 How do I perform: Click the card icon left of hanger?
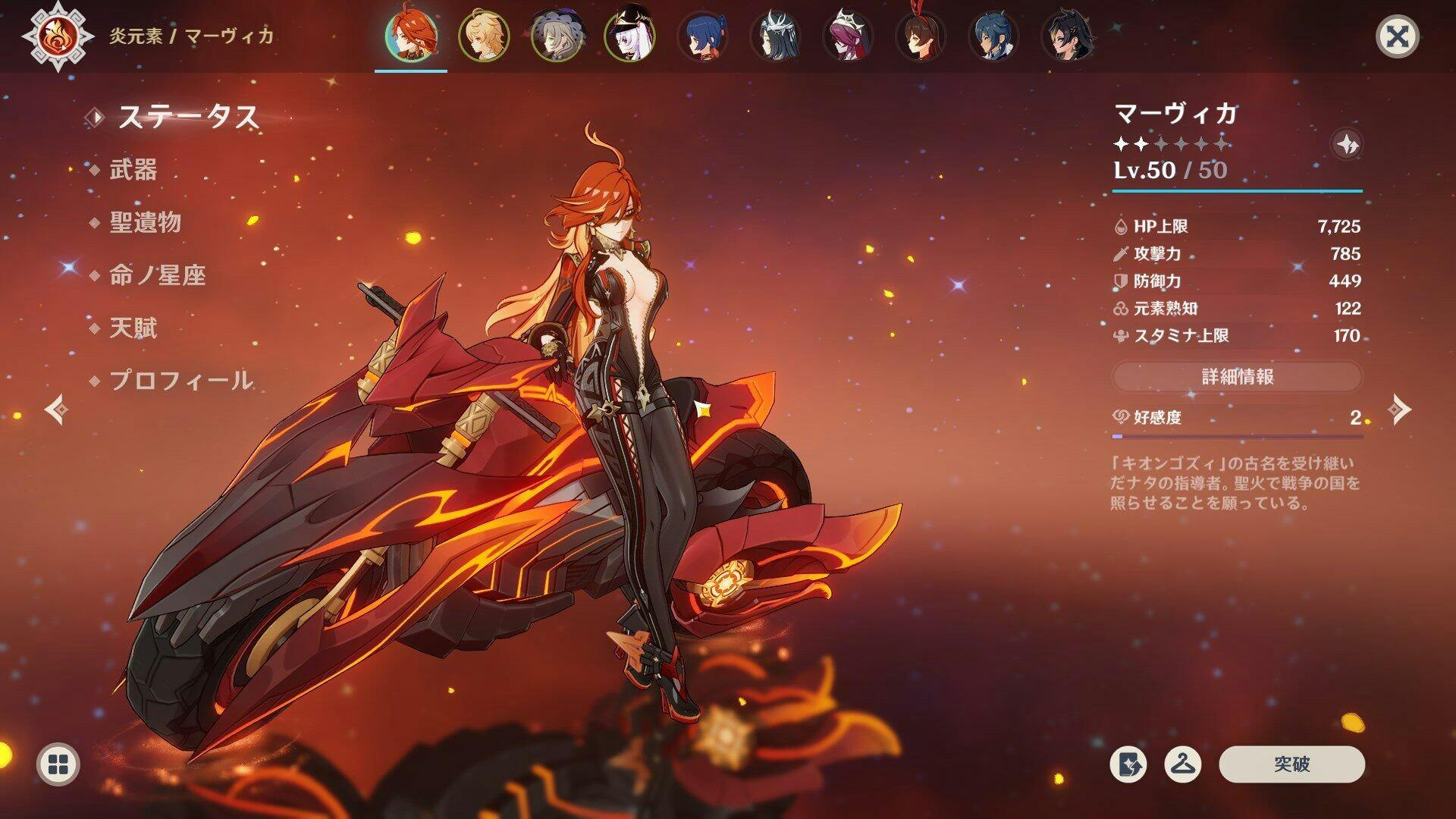point(1128,764)
